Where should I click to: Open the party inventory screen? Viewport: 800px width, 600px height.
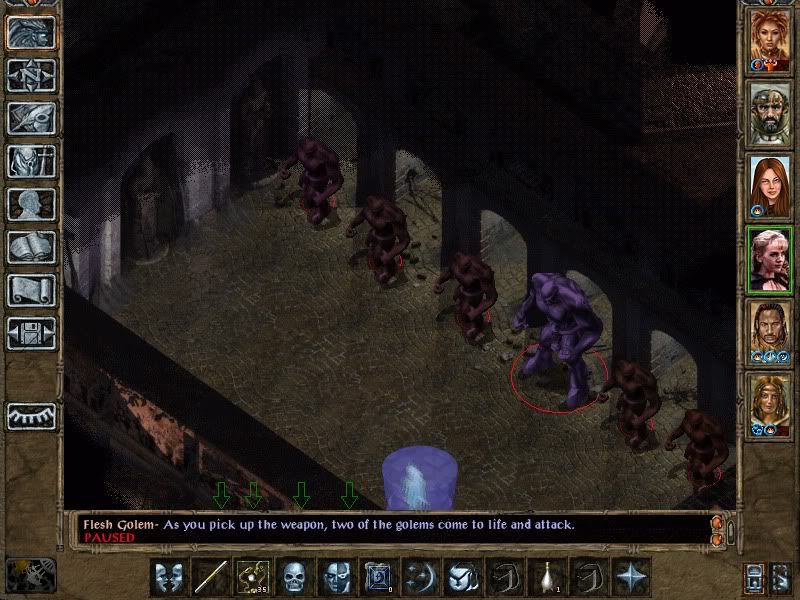[x=31, y=161]
